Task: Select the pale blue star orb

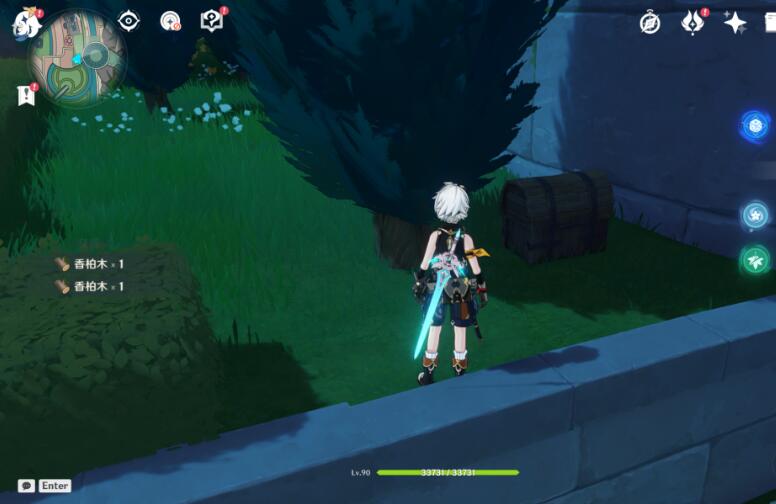Action: pyautogui.click(x=755, y=215)
